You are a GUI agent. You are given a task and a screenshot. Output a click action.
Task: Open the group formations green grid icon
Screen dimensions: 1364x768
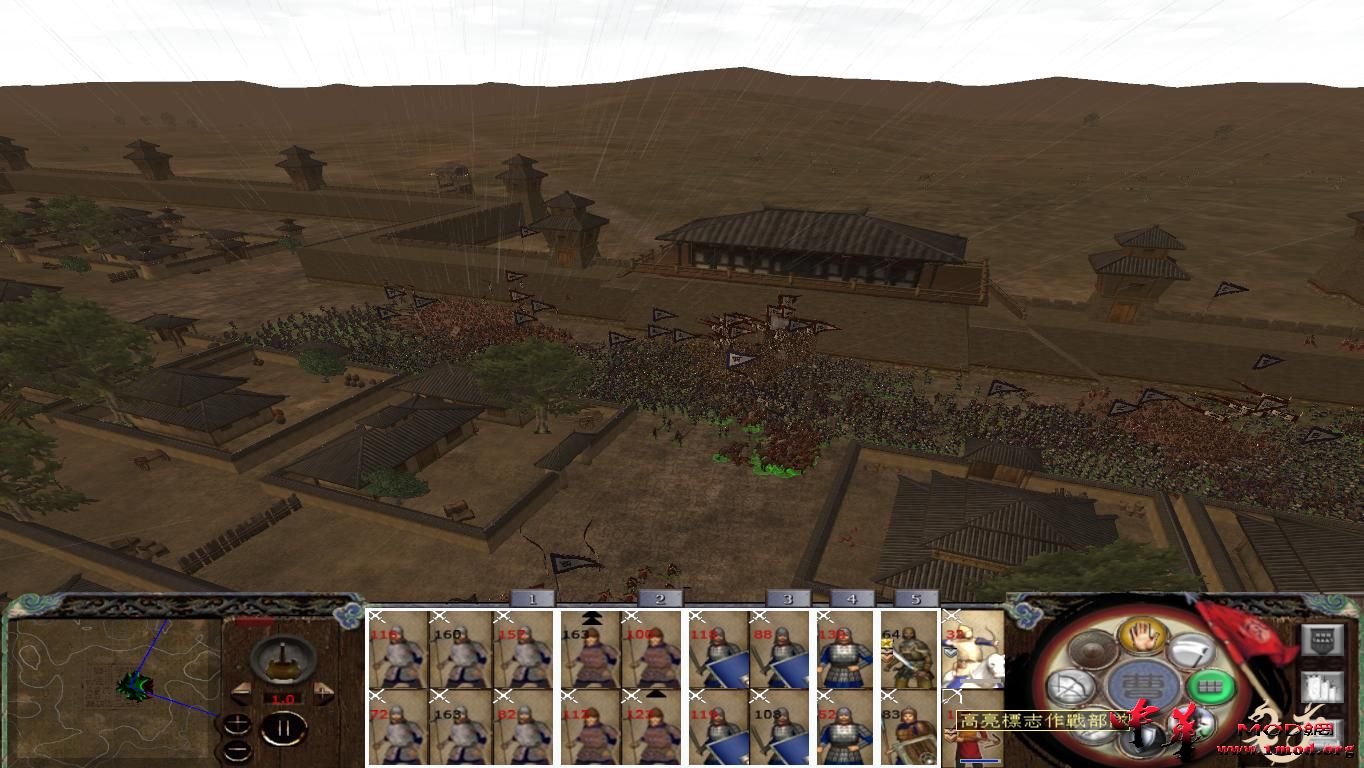click(1210, 686)
